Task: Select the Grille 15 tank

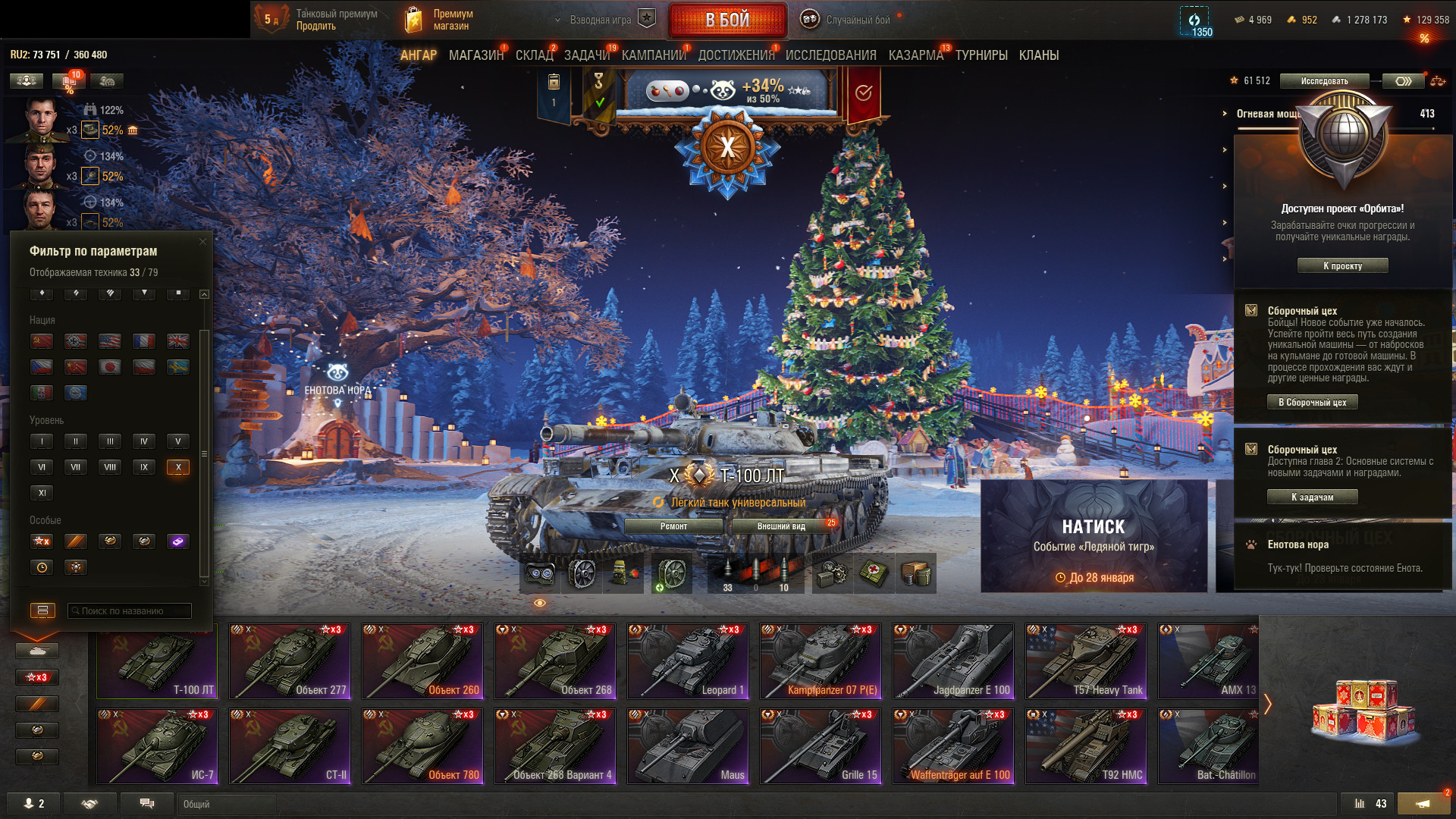Action: (821, 746)
